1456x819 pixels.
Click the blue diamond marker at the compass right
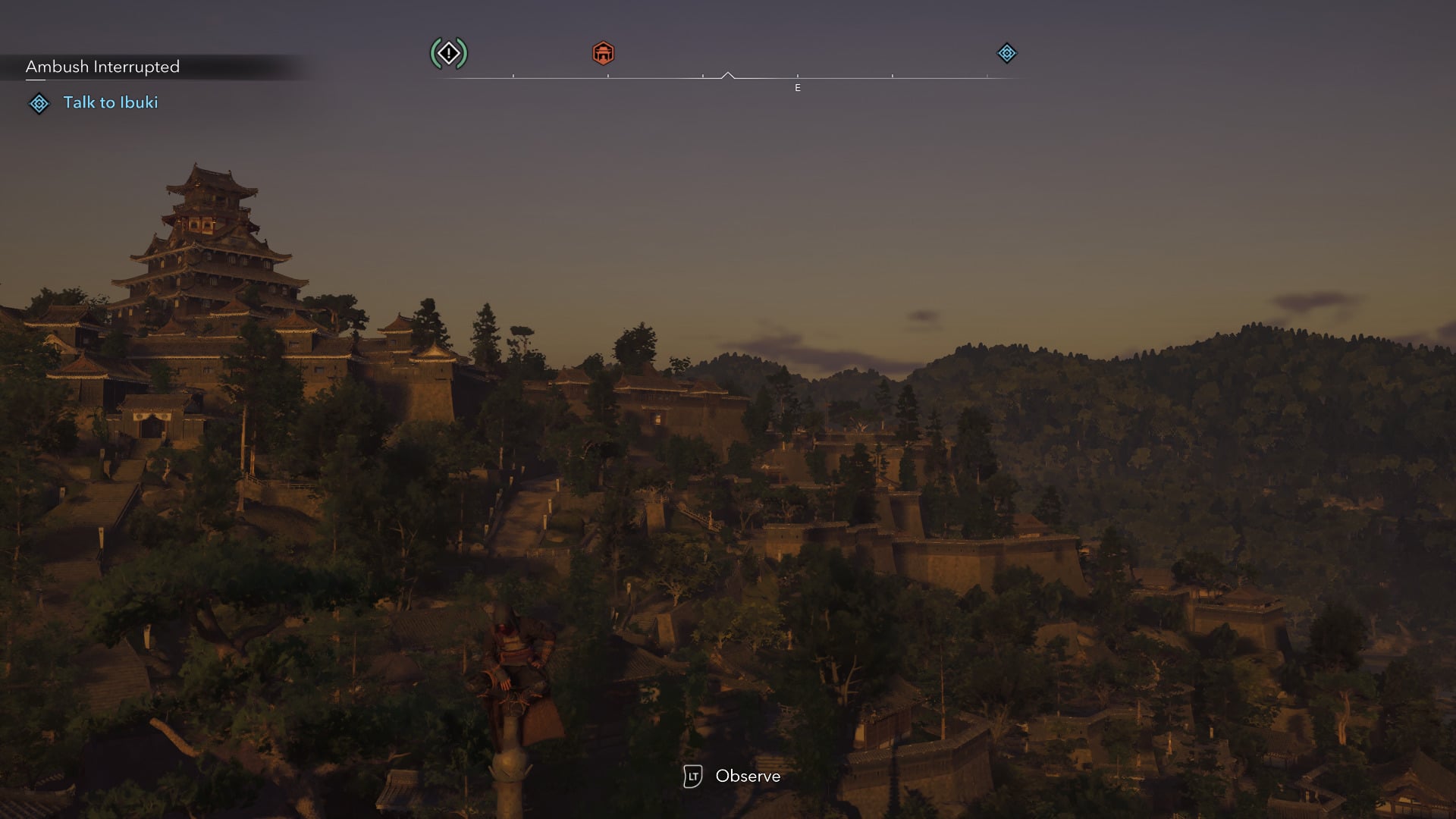pyautogui.click(x=1006, y=53)
